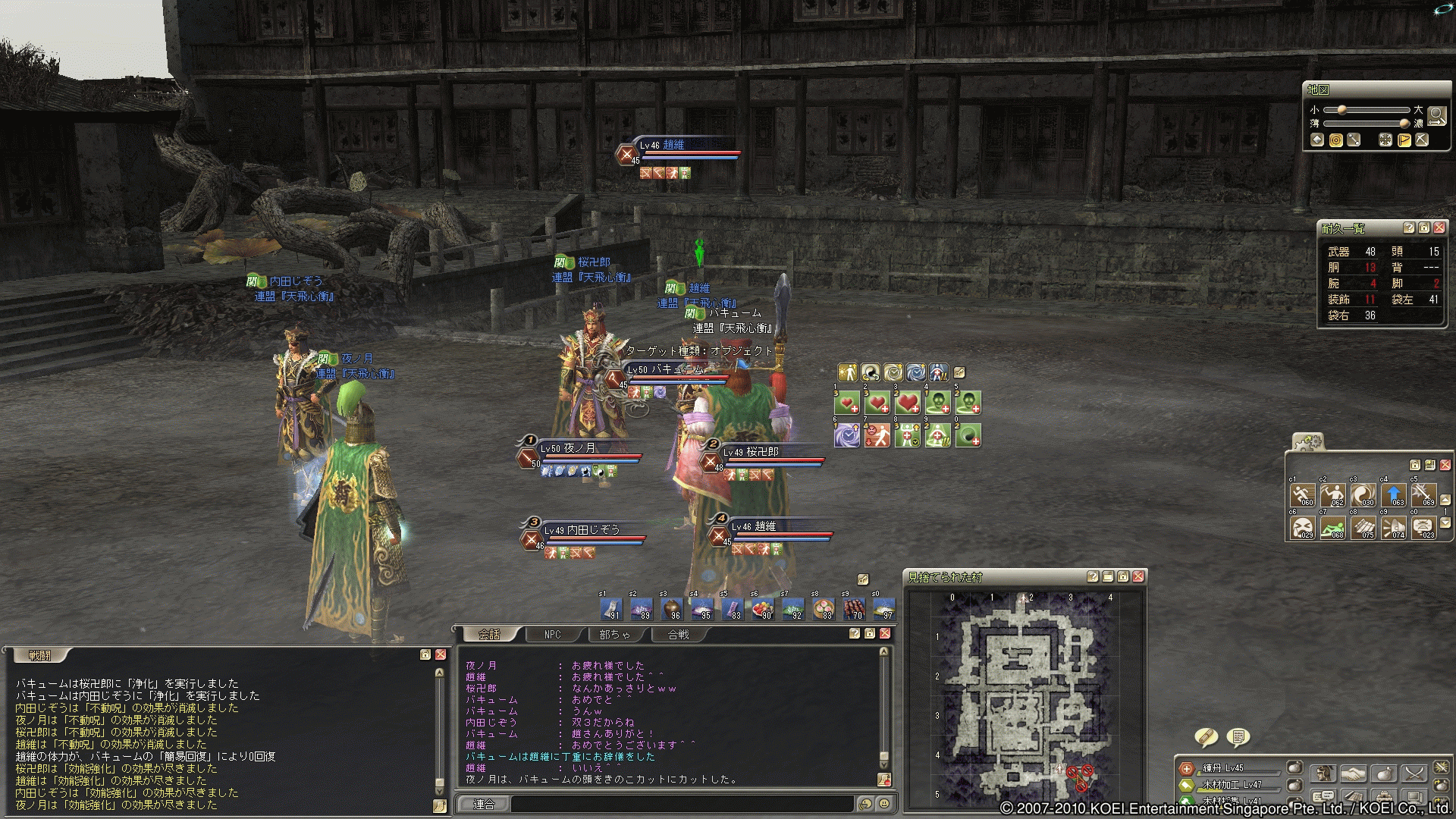This screenshot has width=1456, height=819.
Task: Close the 見捨てられた村 map window
Action: tap(1138, 577)
